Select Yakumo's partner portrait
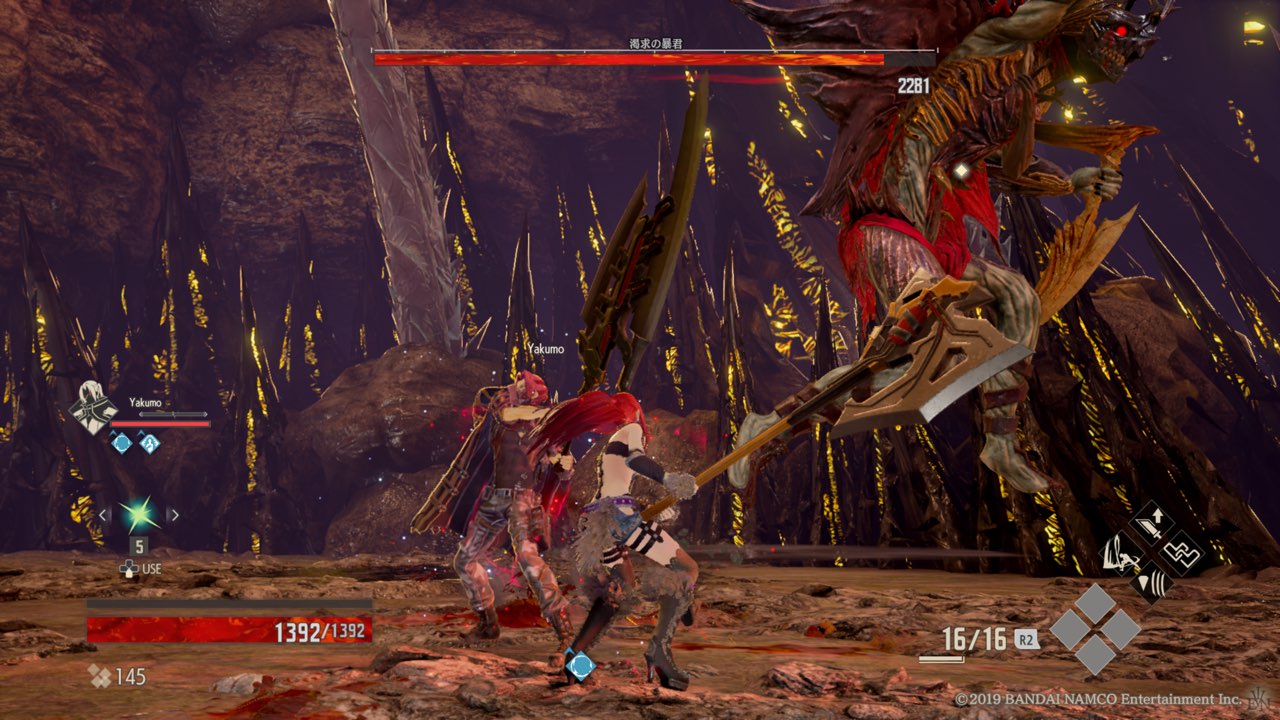Viewport: 1280px width, 720px height. [x=92, y=408]
